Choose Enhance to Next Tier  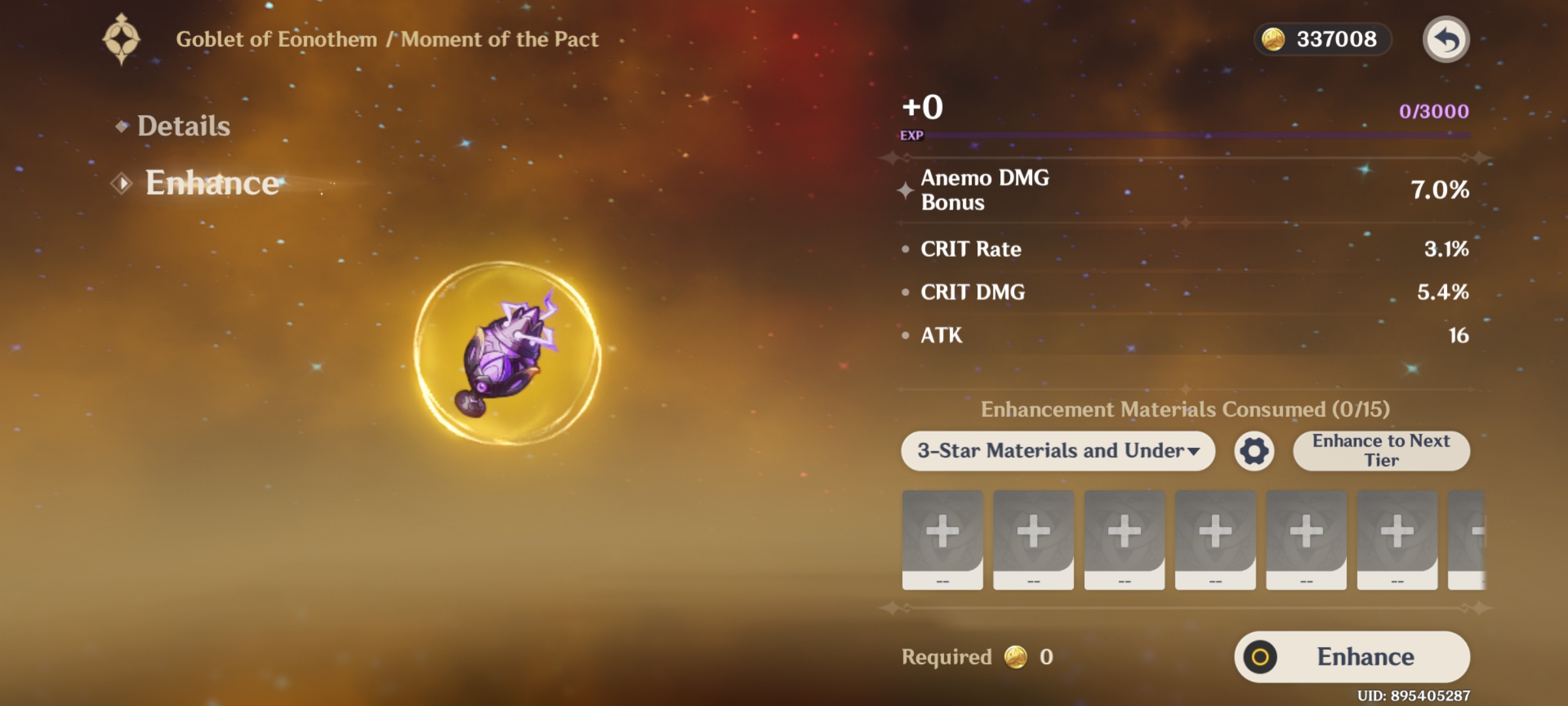[x=1380, y=451]
